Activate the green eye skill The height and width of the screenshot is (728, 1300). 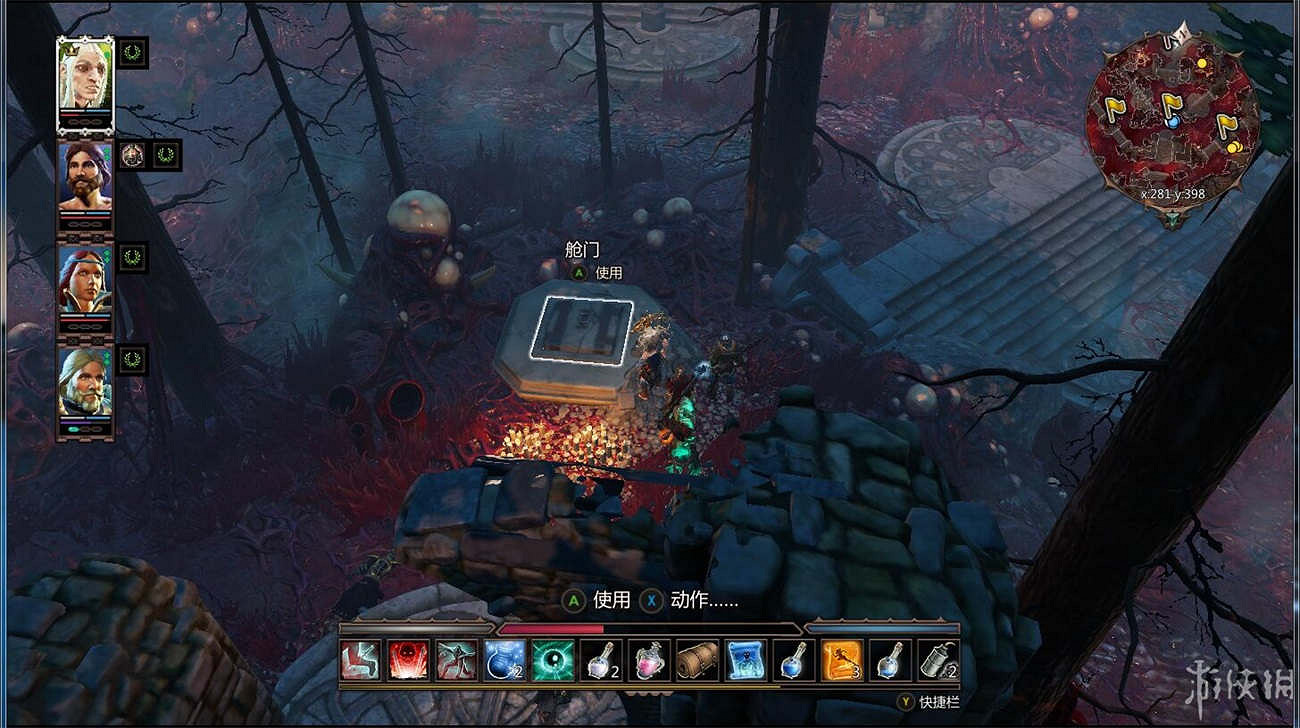553,660
